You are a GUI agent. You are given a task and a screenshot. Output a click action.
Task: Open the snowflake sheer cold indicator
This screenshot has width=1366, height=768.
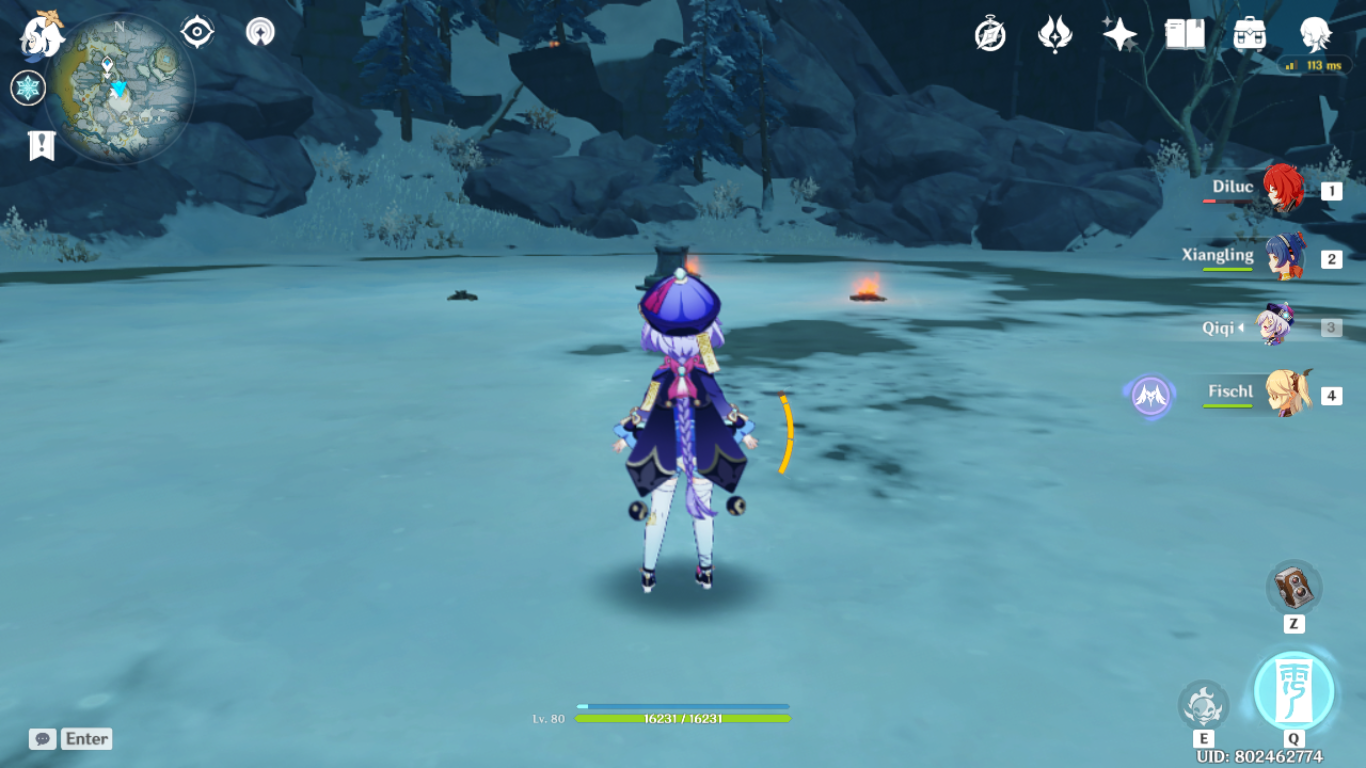[28, 88]
